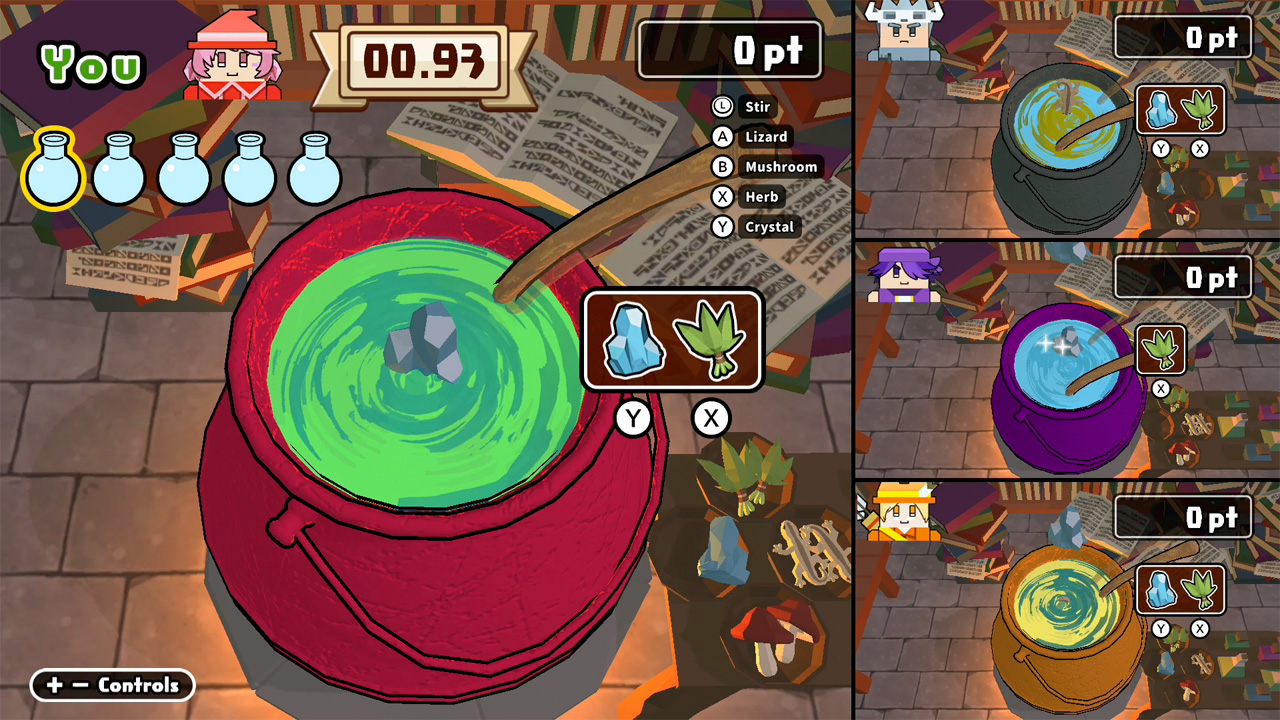Expand the middle player's ingredient panel
Viewport: 1280px width, 720px height.
(x=1160, y=351)
